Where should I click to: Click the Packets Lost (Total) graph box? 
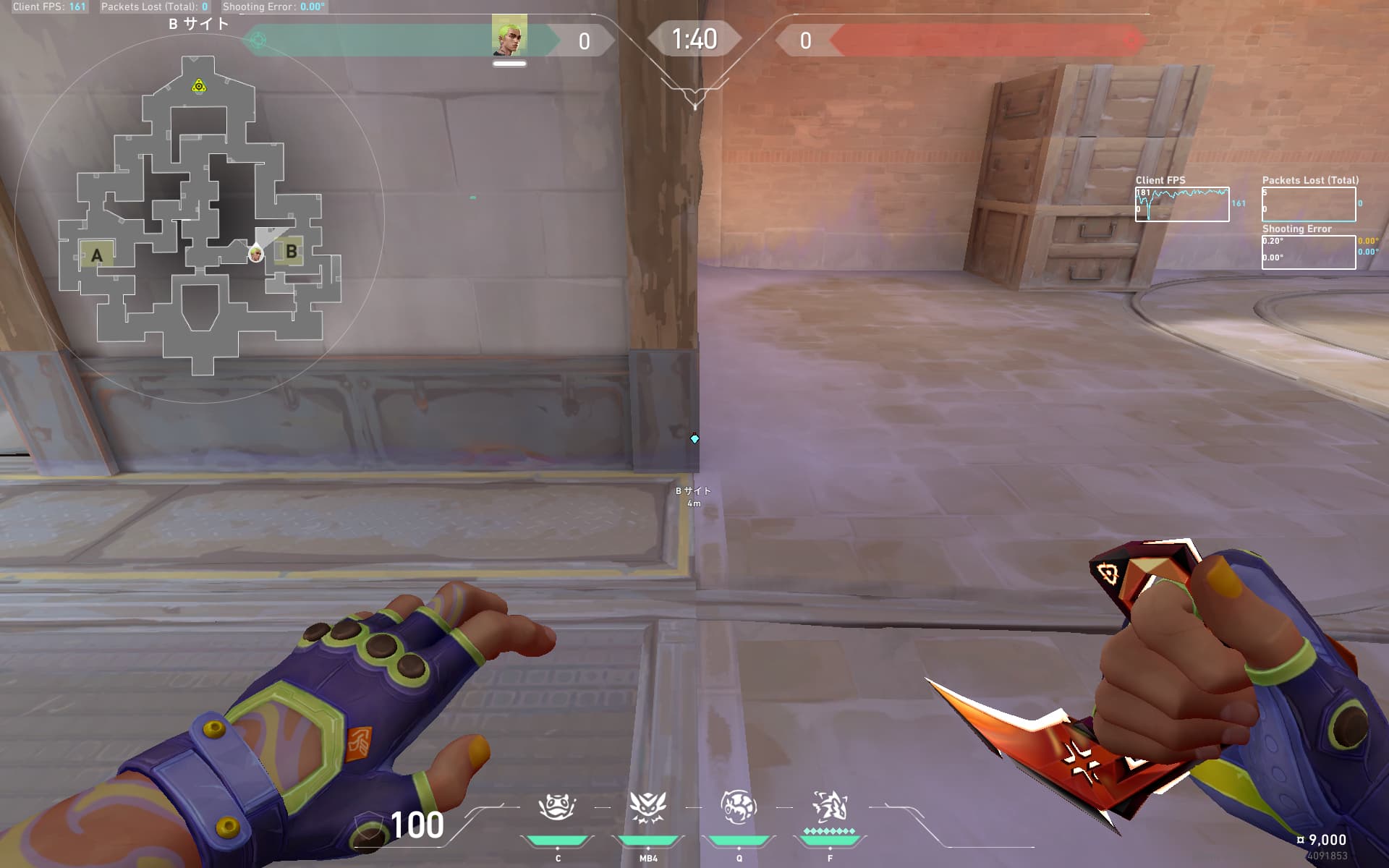point(1308,204)
